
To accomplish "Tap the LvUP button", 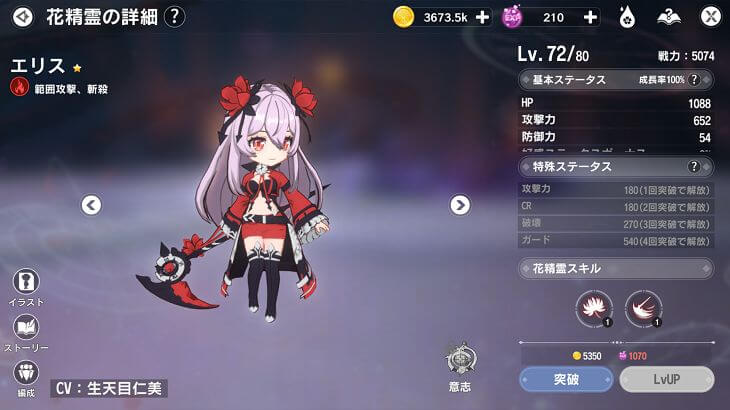I will click(x=666, y=379).
